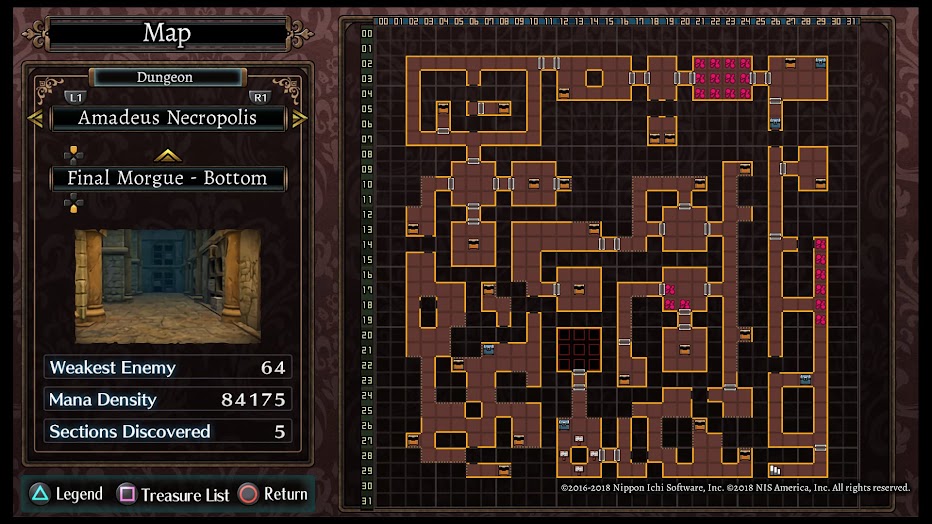Image resolution: width=932 pixels, height=524 pixels.
Task: Select the Amadeus Necropolis dungeon name field
Action: click(x=167, y=118)
